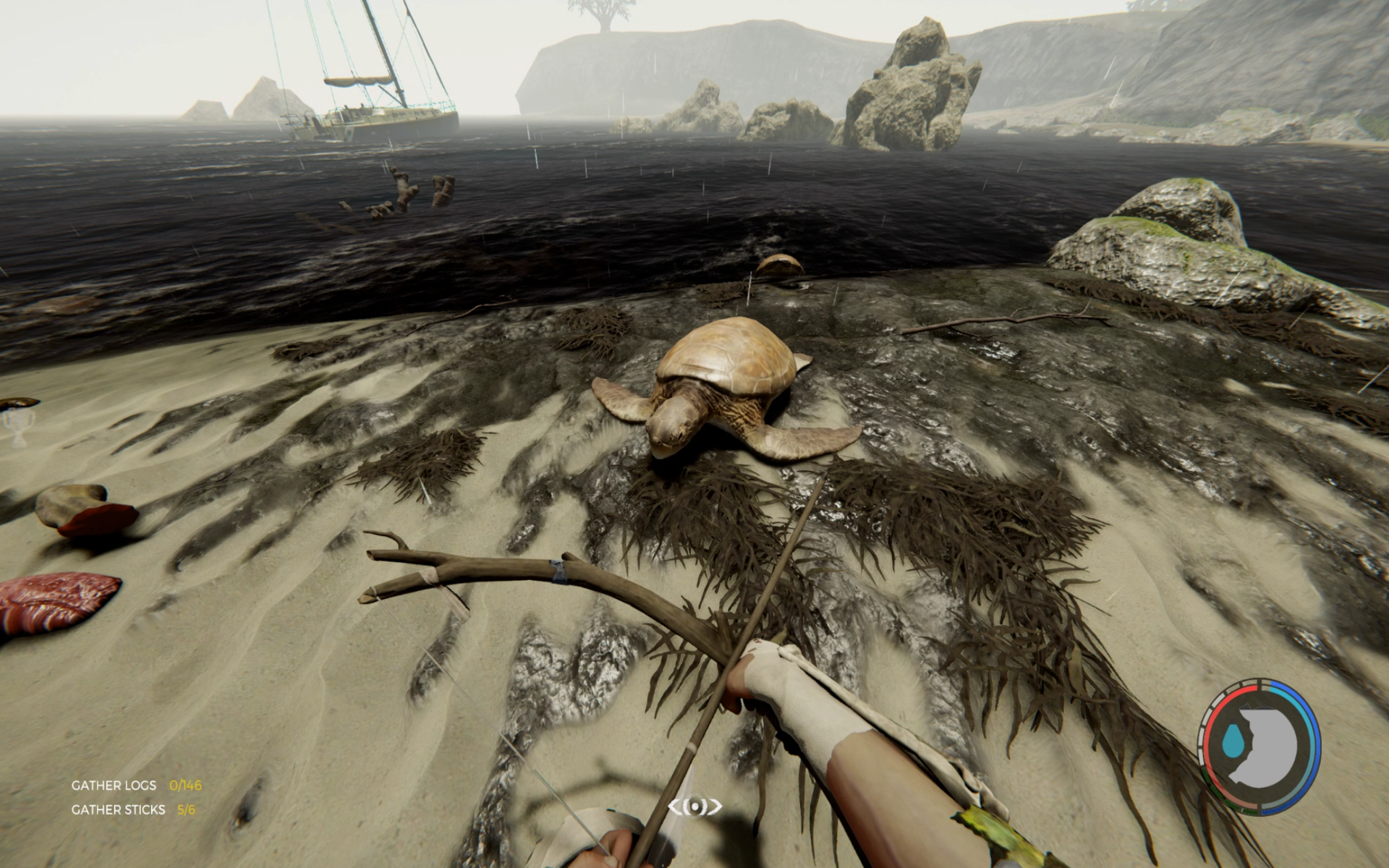Viewport: 1389px width, 868px height.
Task: Click the eye-shaped look indicator icon
Action: (x=694, y=806)
